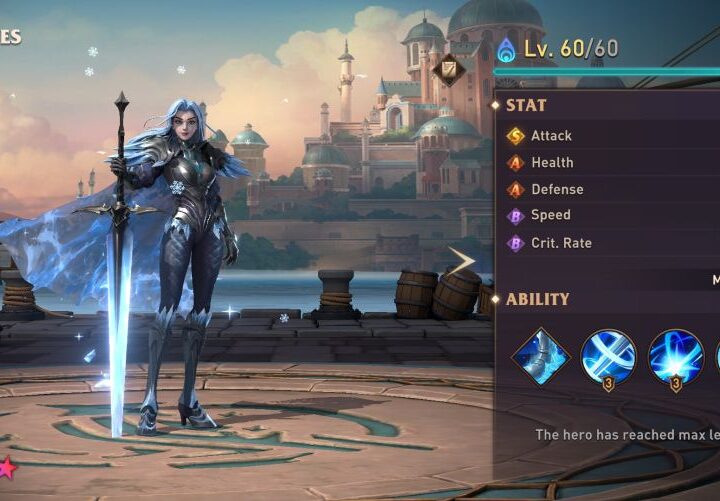Open the crossed blades ability details
The image size is (720, 501).
pyautogui.click(x=608, y=356)
